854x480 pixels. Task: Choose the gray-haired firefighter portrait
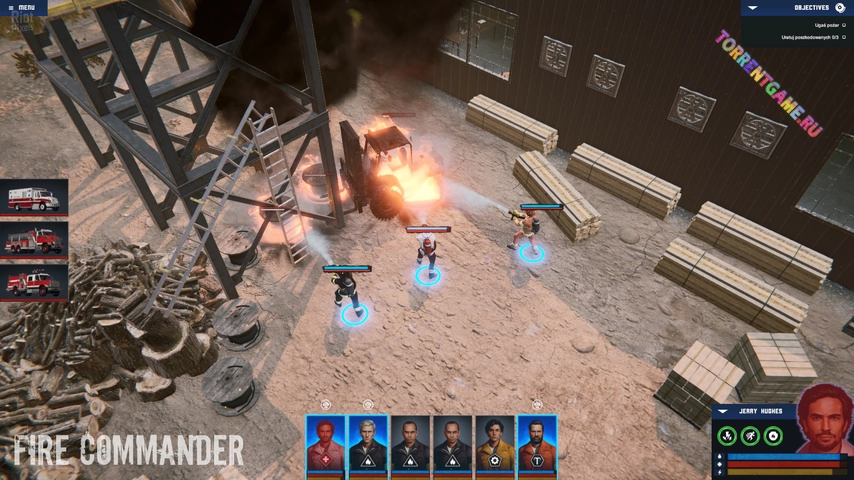click(x=368, y=443)
